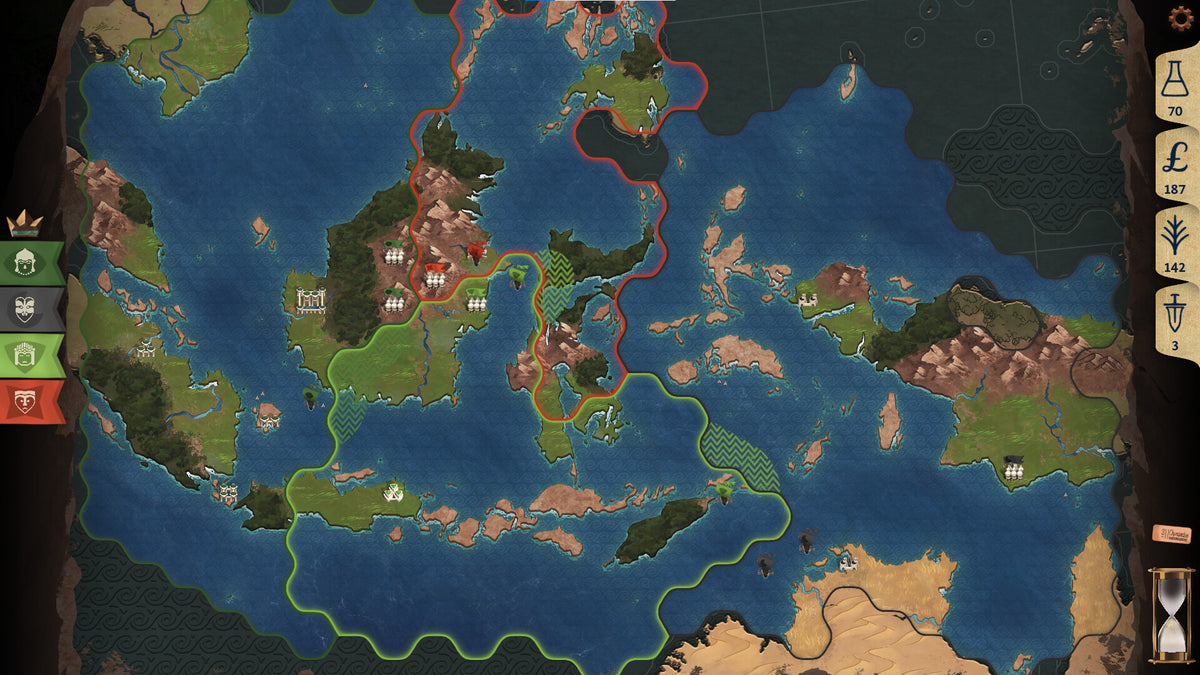Click the crown icon above the faction banners
This screenshot has width=1200, height=675.
[x=22, y=223]
